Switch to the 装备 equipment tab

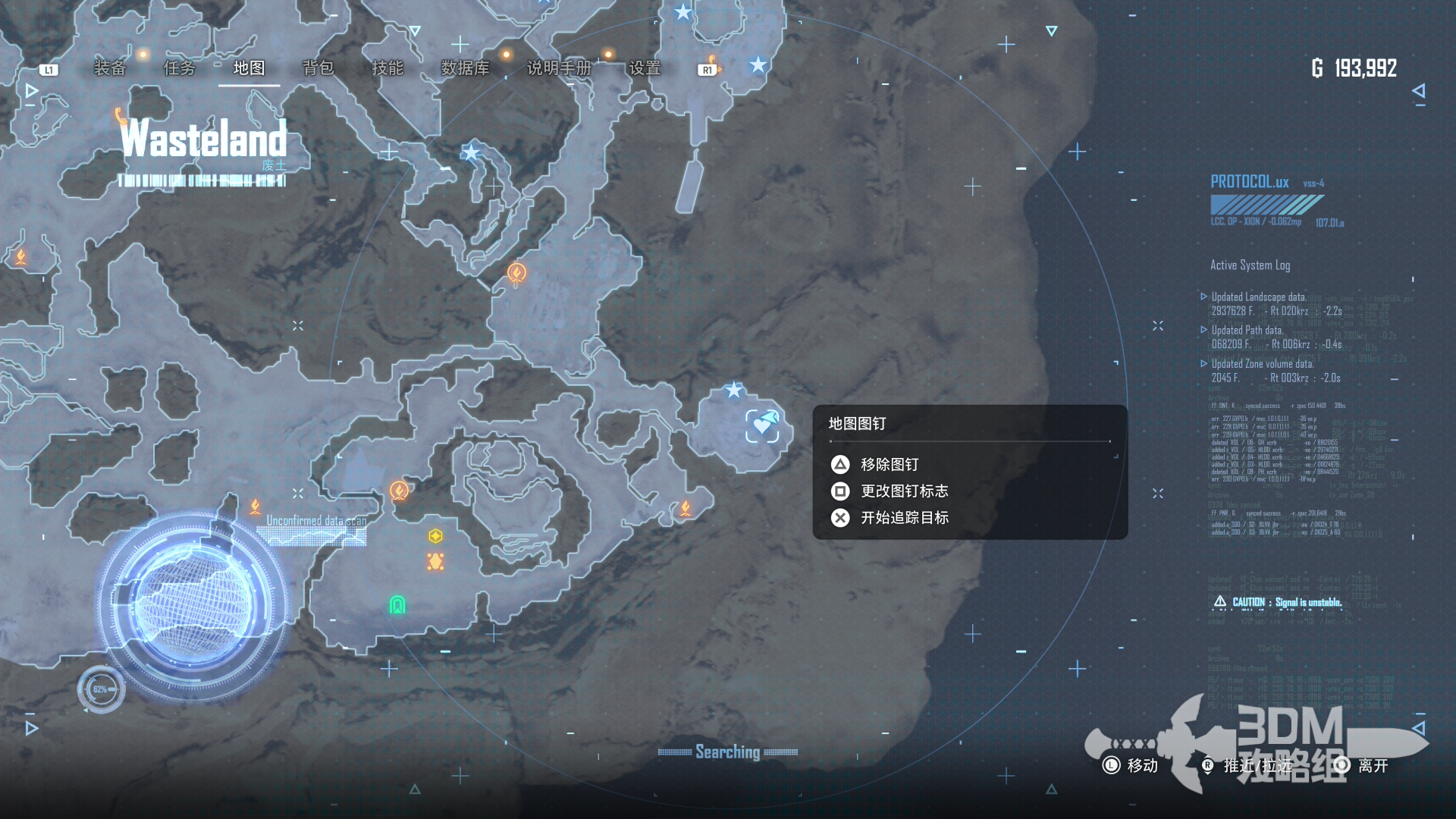coord(110,68)
